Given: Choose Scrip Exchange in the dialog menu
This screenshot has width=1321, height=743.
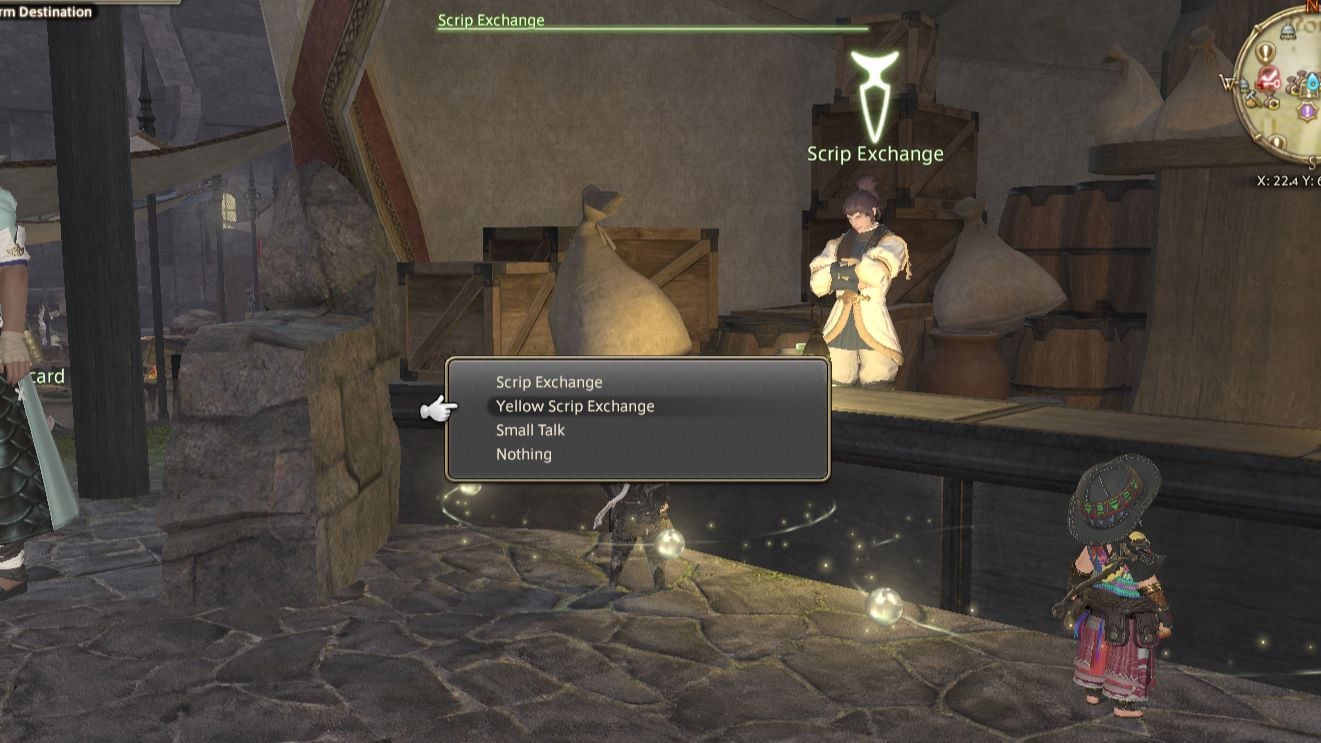Looking at the screenshot, I should tap(548, 382).
